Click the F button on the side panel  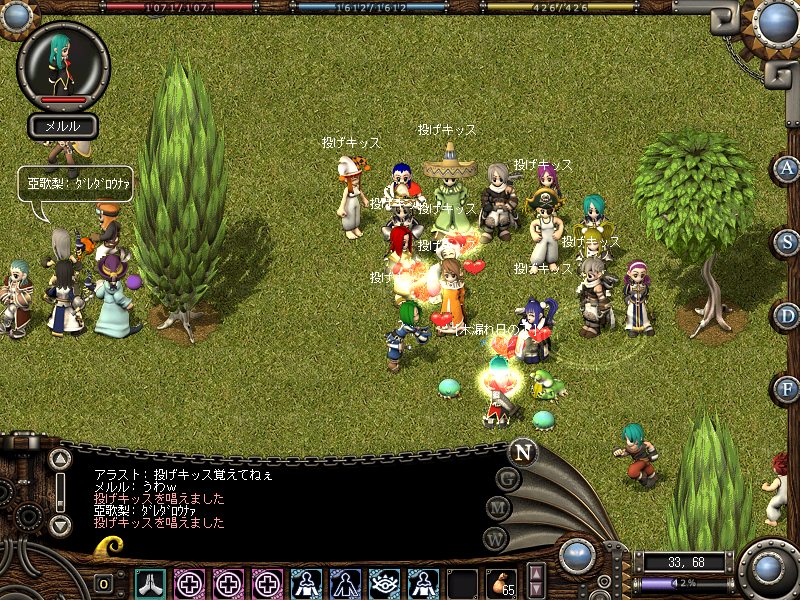[787, 388]
